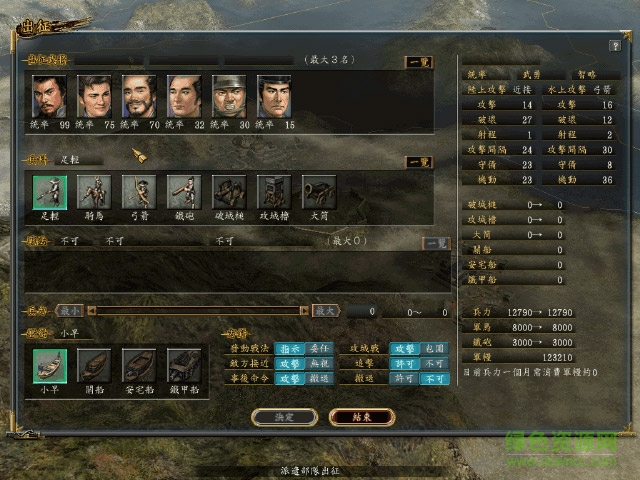The width and height of the screenshot is (640, 480).
Task: Pick the 鐵砲 musket unit type
Action: 184,191
